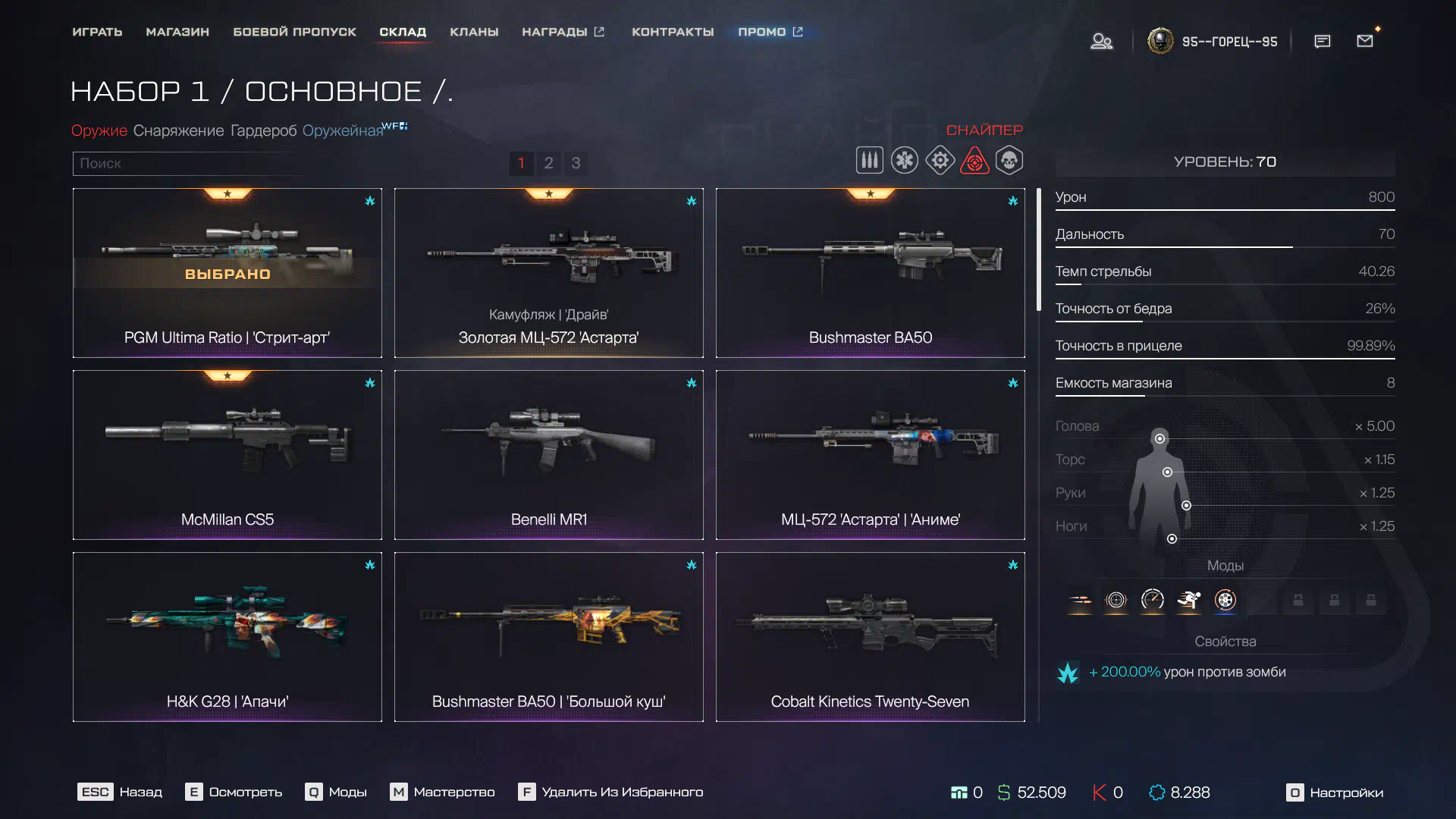Screen dimensions: 1456x819
Task: Choose the Cobalt Kinetics Twenty-Seven card
Action: 870,637
